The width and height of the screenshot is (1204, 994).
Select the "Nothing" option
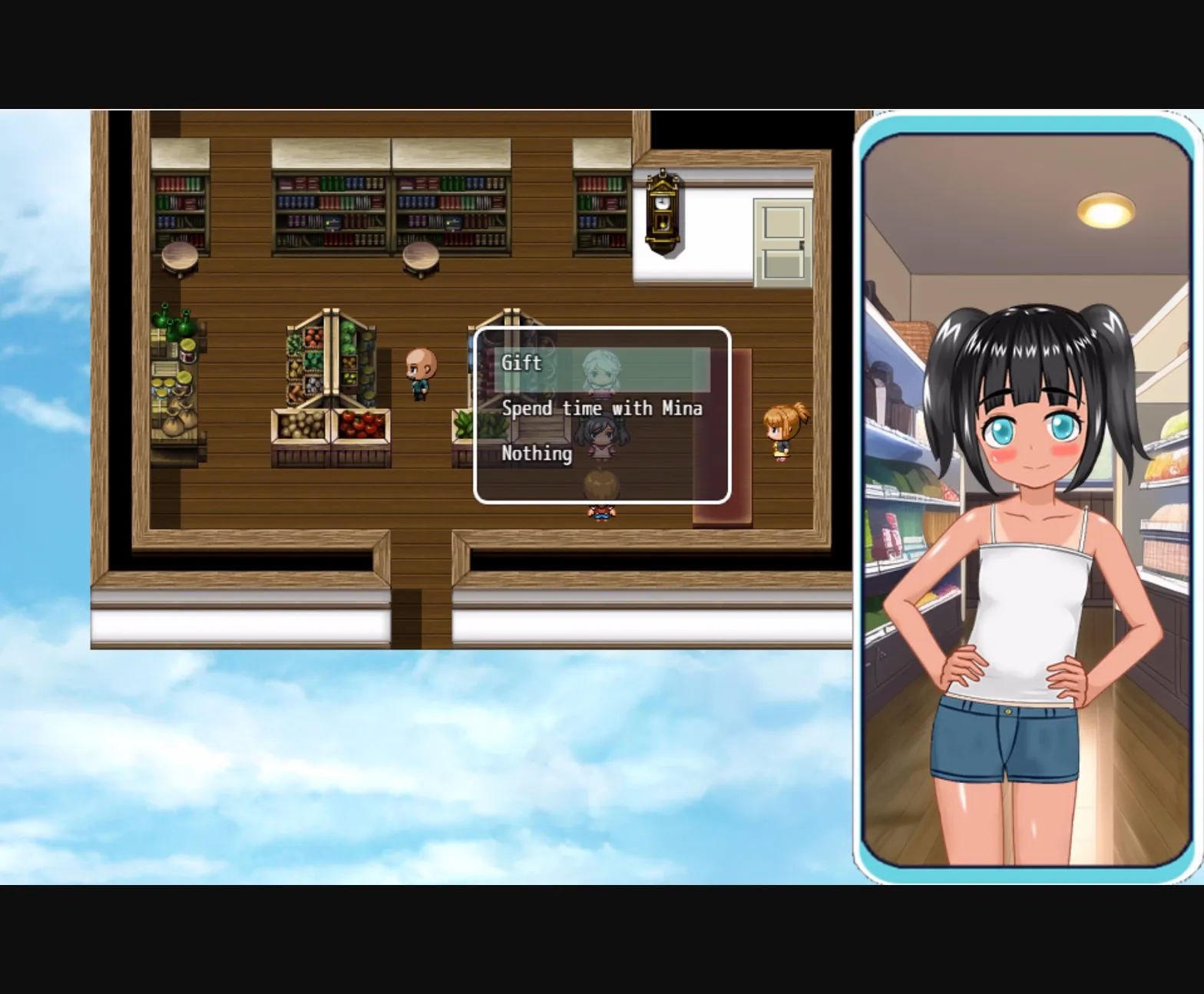pos(536,454)
